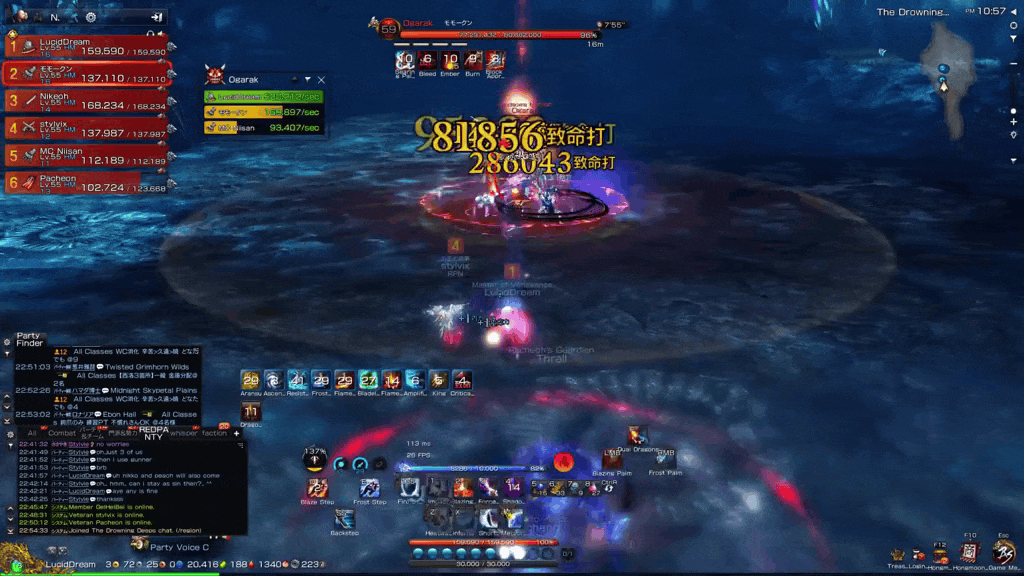Click the party leave door icon
Image resolution: width=1024 pixels, height=576 pixels.
pyautogui.click(x=157, y=17)
